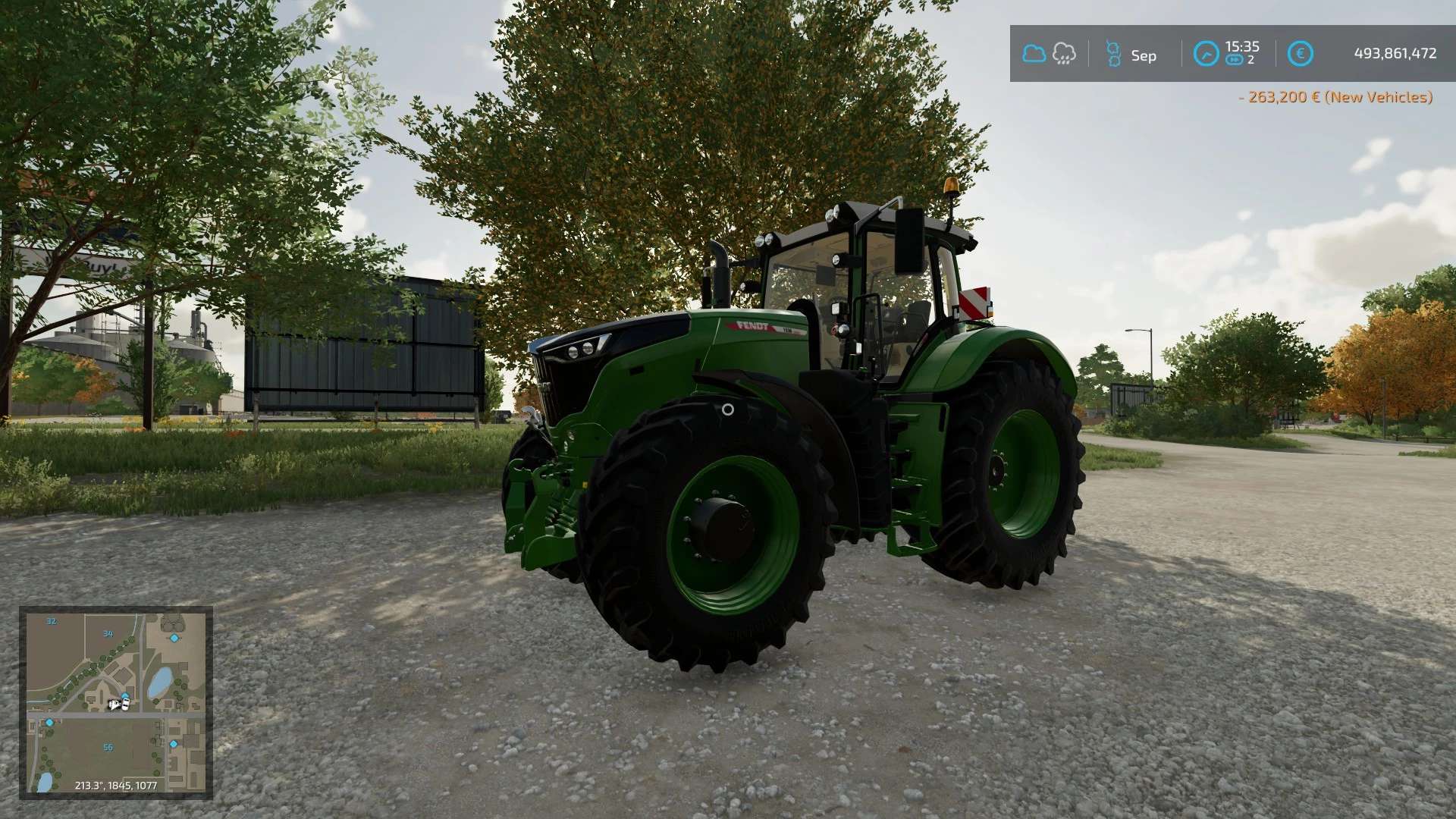Click the current cloudy weather icon
Viewport: 1456px width, 819px height.
pos(1034,54)
